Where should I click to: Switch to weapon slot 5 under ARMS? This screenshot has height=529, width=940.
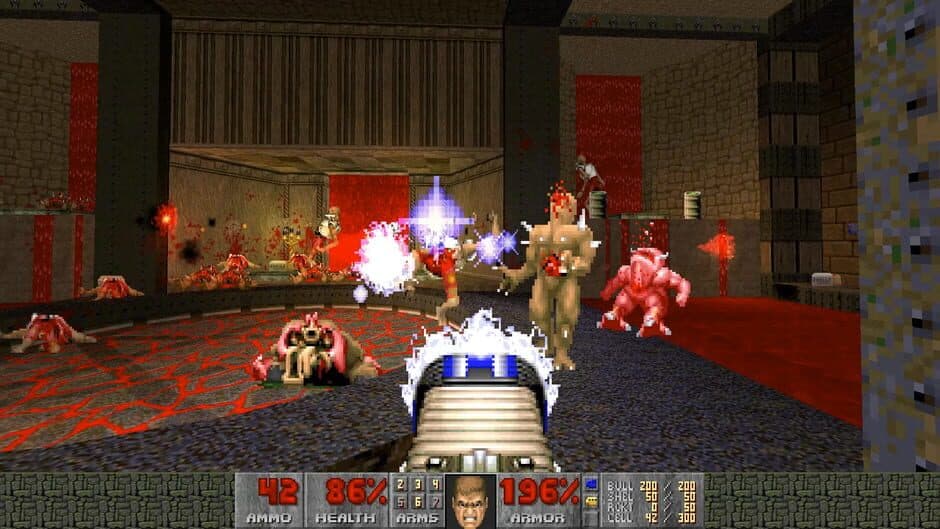[401, 501]
